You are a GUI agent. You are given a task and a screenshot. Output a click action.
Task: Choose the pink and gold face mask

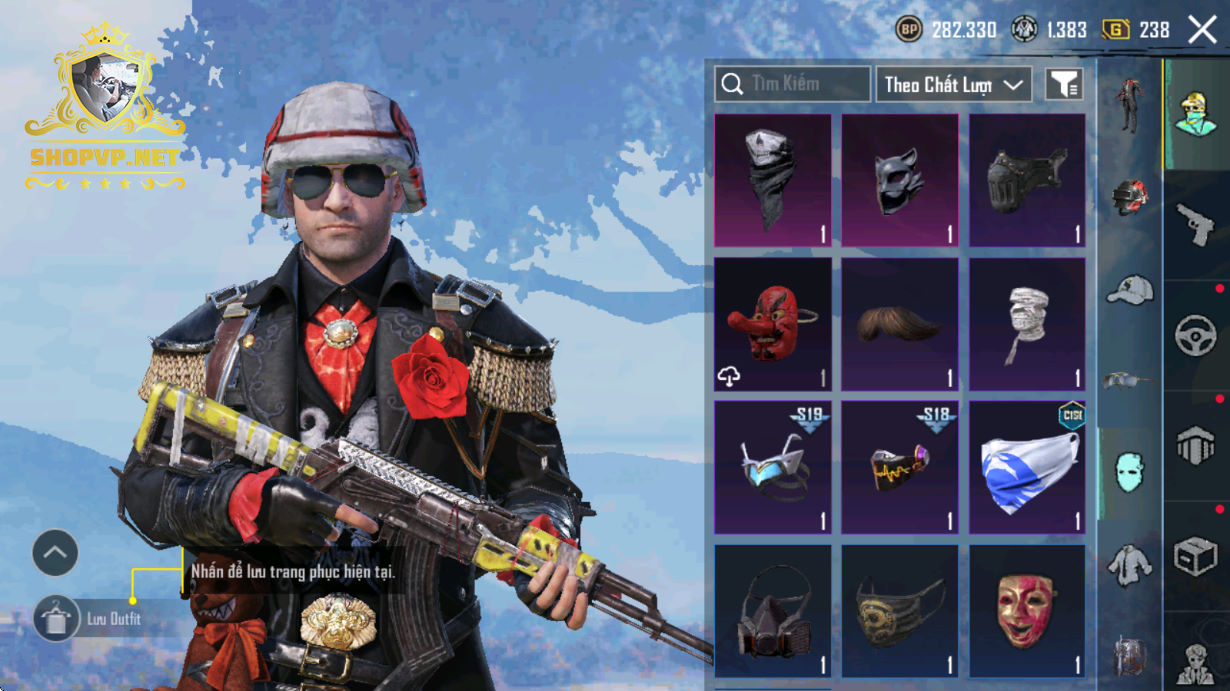(x=1027, y=611)
